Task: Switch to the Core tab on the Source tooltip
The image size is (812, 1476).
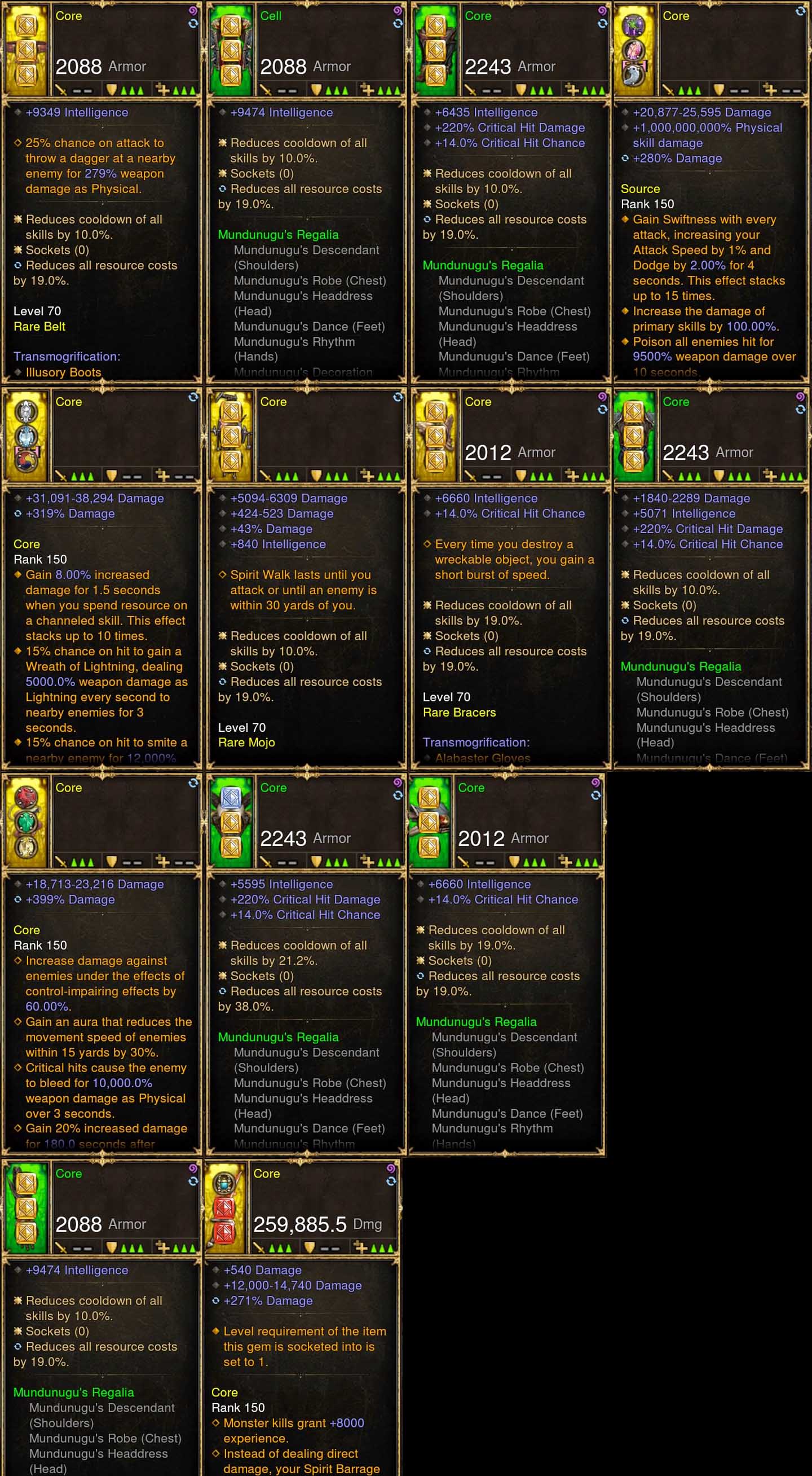Action: 676,16
